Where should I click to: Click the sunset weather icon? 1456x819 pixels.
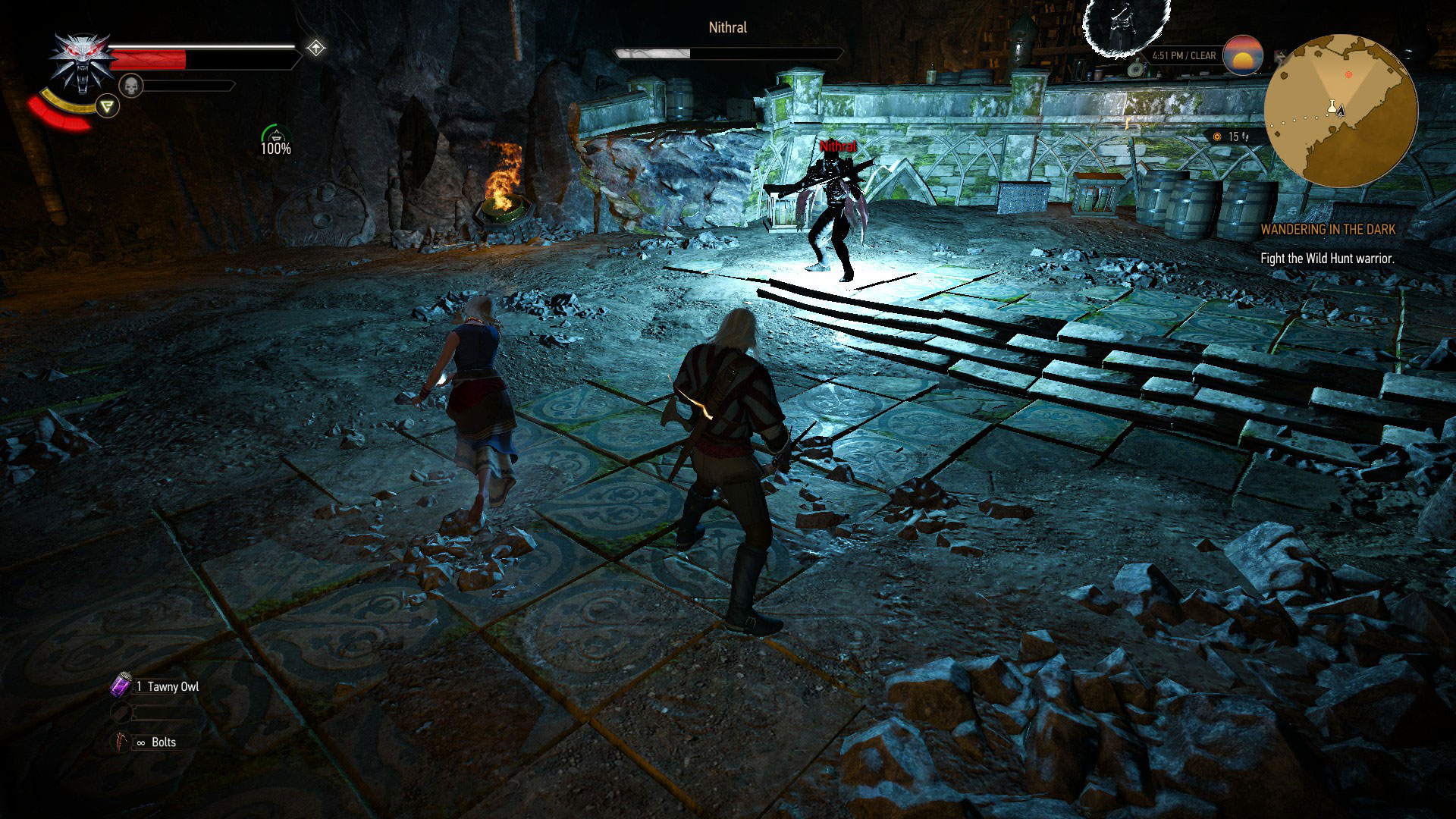coord(1242,55)
